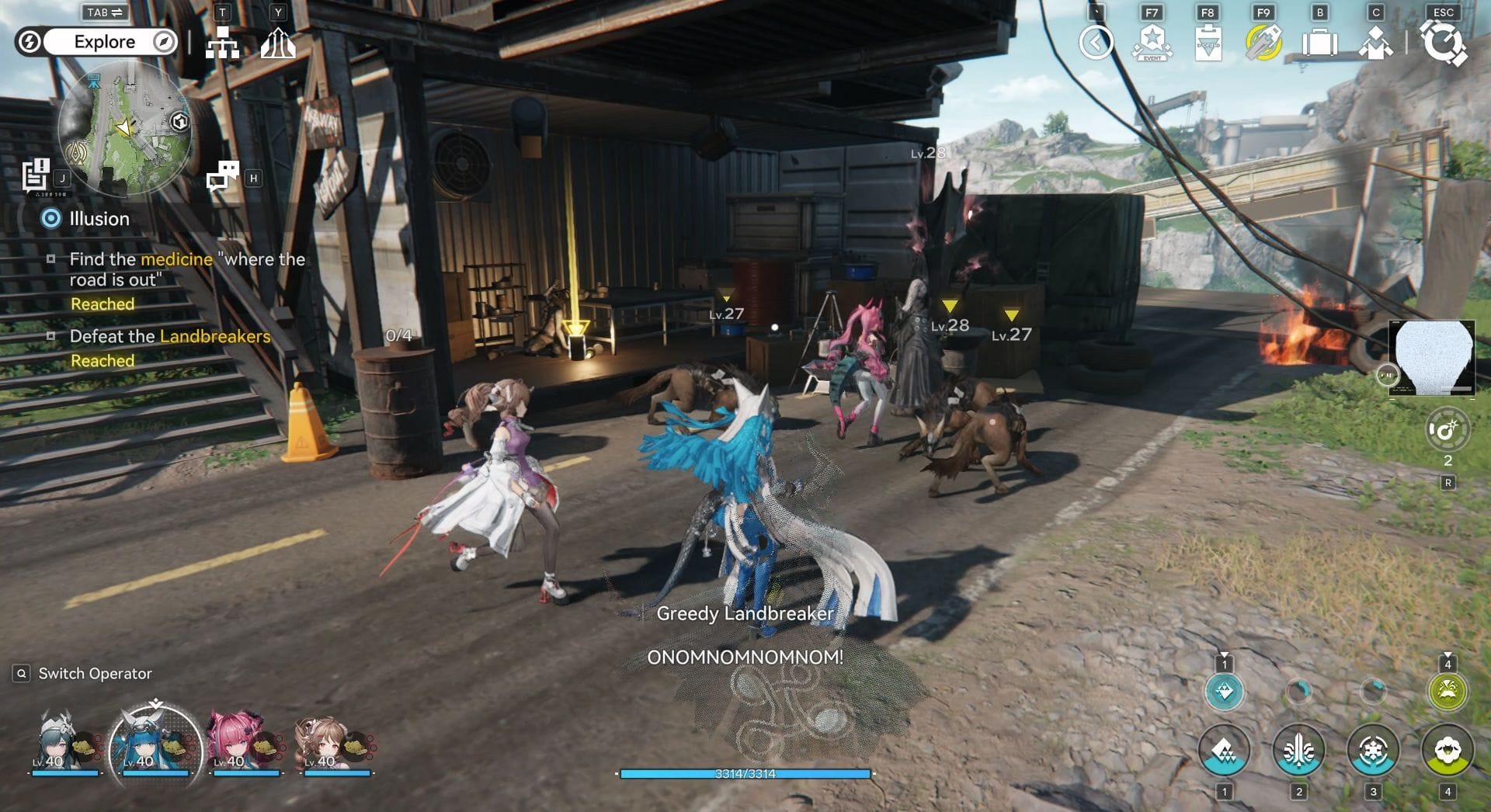1491x812 pixels.
Task: Activate the sheep skill icon
Action: click(1448, 751)
